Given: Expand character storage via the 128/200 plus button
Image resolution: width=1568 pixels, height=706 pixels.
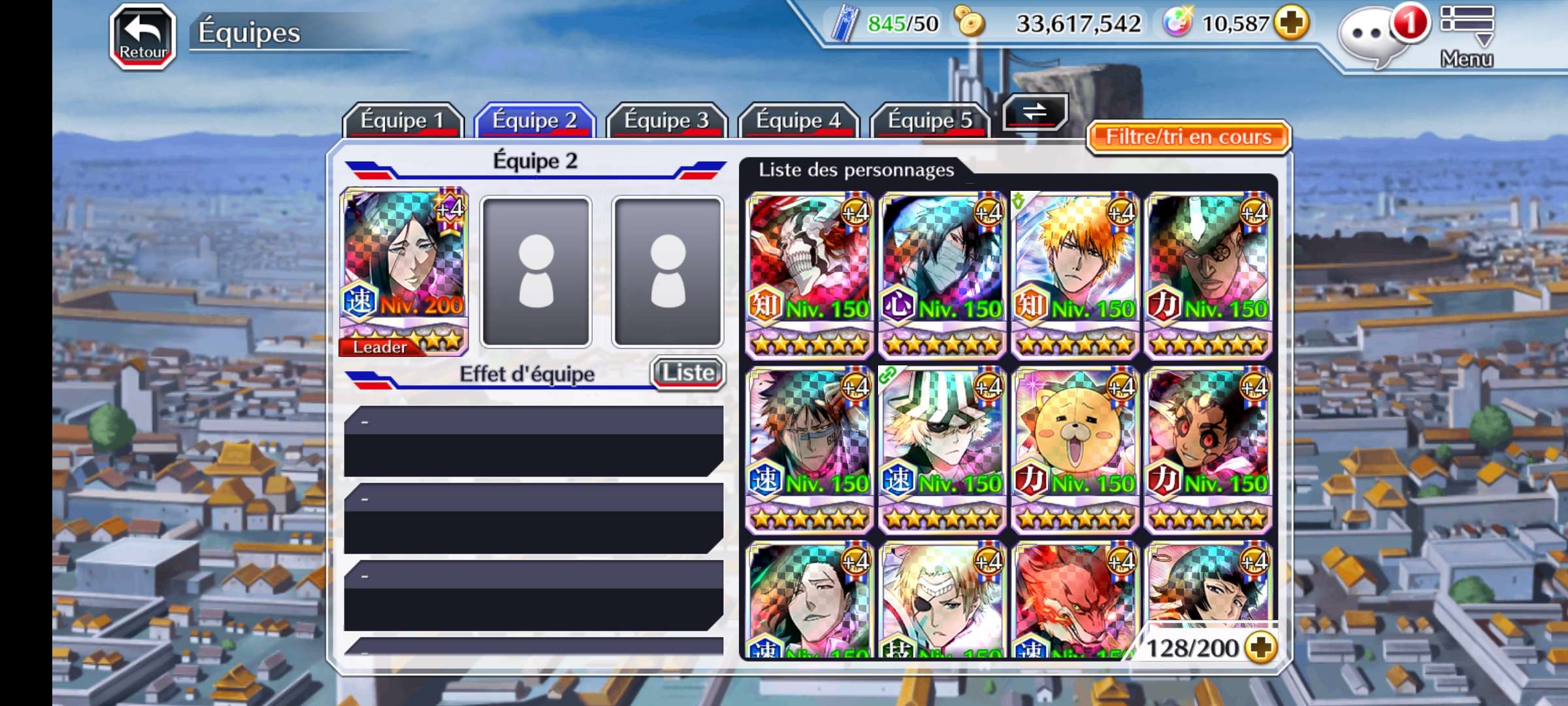Looking at the screenshot, I should coord(1260,647).
